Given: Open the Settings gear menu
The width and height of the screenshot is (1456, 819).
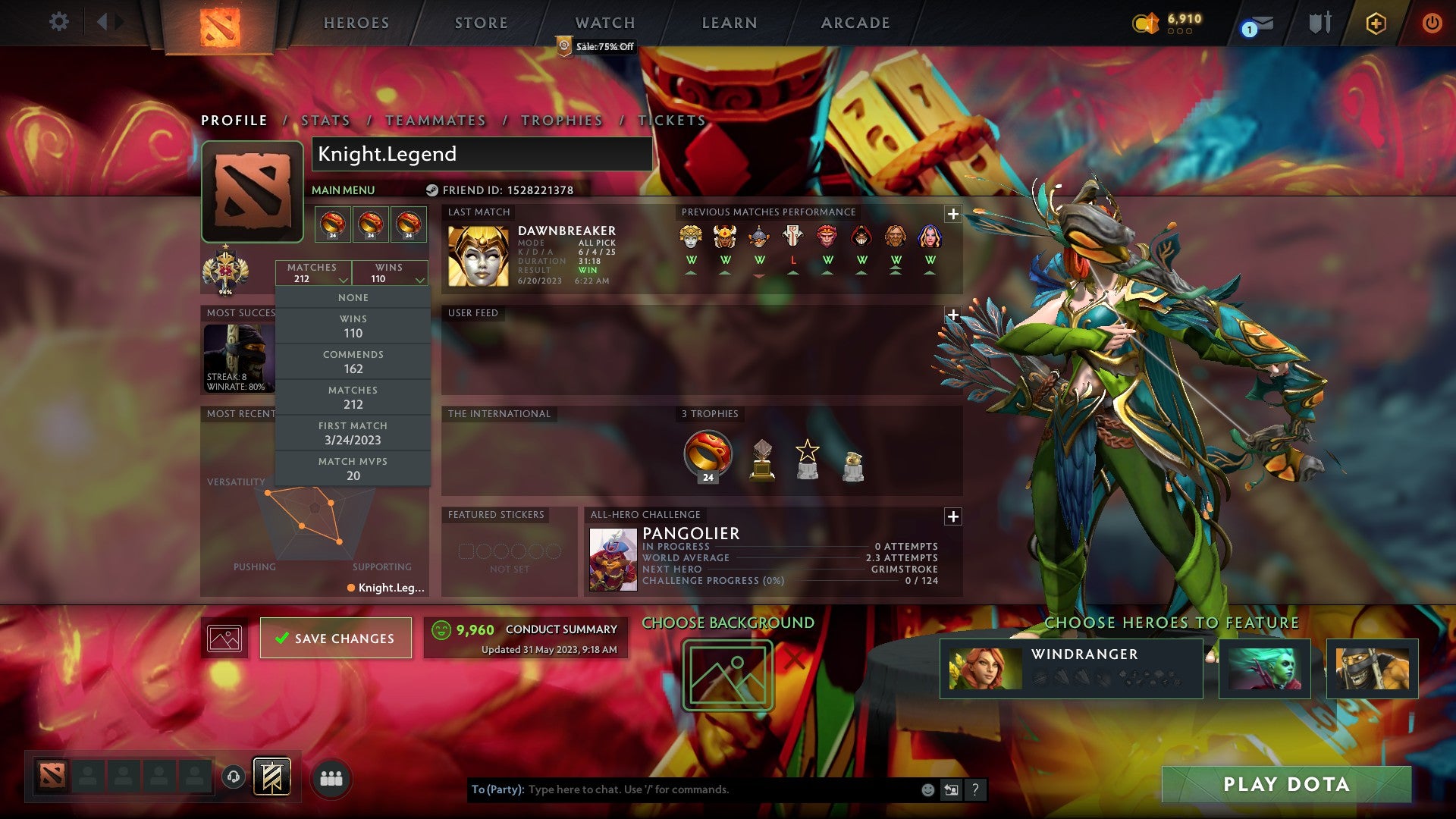Looking at the screenshot, I should tap(59, 22).
